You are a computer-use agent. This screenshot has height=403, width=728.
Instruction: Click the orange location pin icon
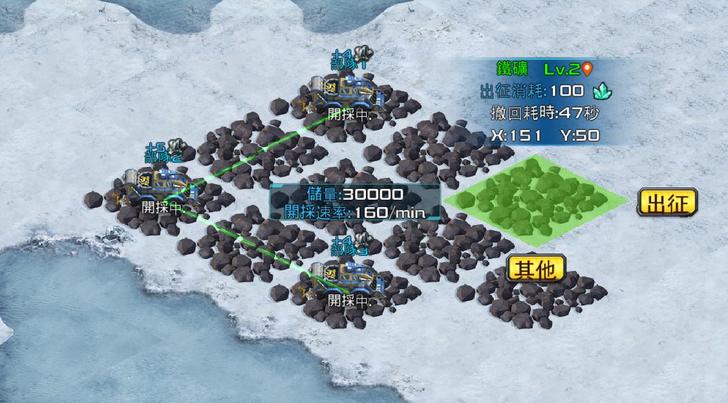(x=587, y=70)
